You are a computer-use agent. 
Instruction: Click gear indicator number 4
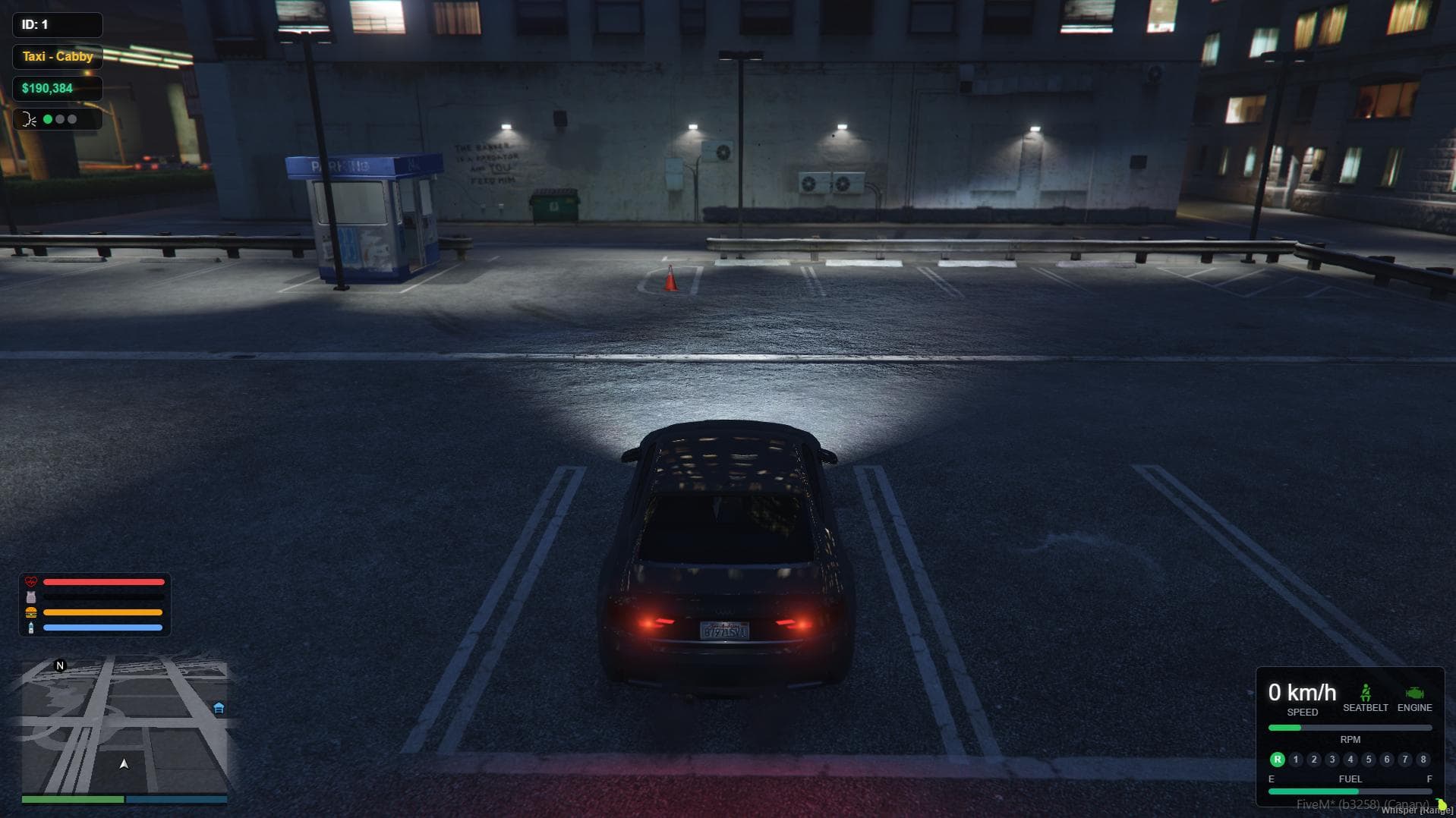[x=1350, y=759]
